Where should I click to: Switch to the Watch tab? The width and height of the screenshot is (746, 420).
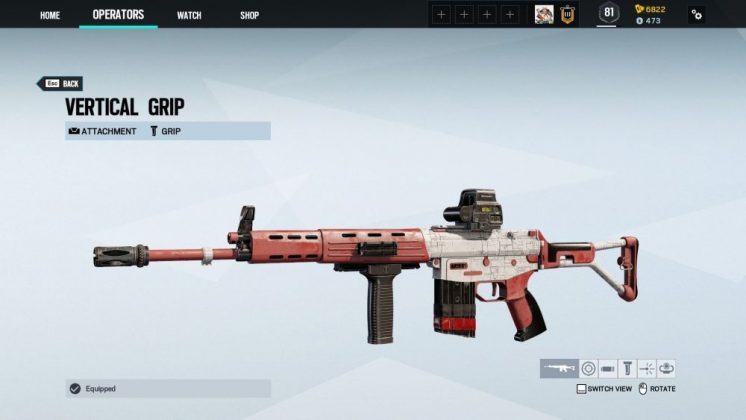pos(189,15)
